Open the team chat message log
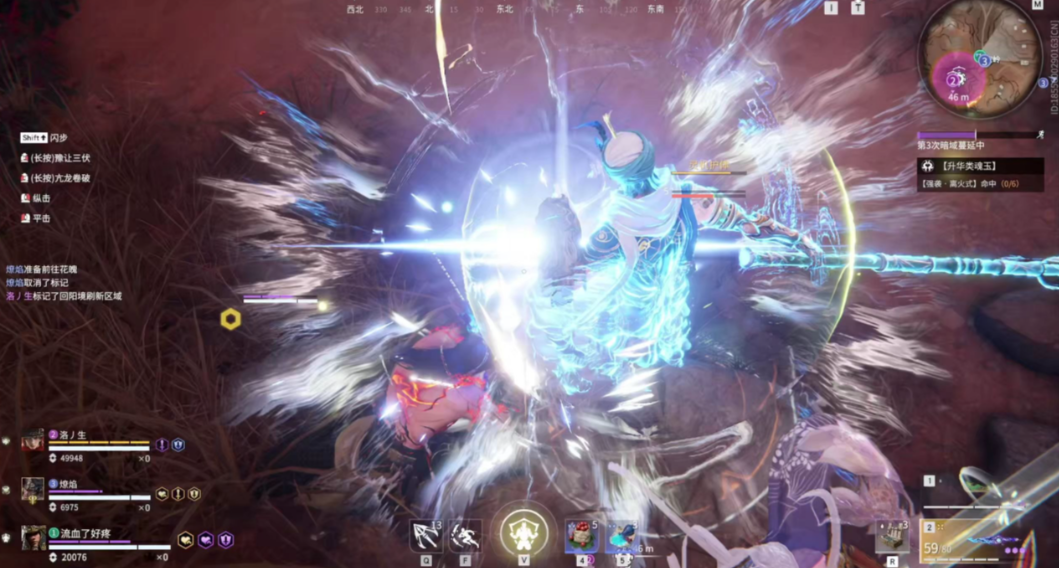Viewport: 1059px width, 568px height. pyautogui.click(x=64, y=283)
